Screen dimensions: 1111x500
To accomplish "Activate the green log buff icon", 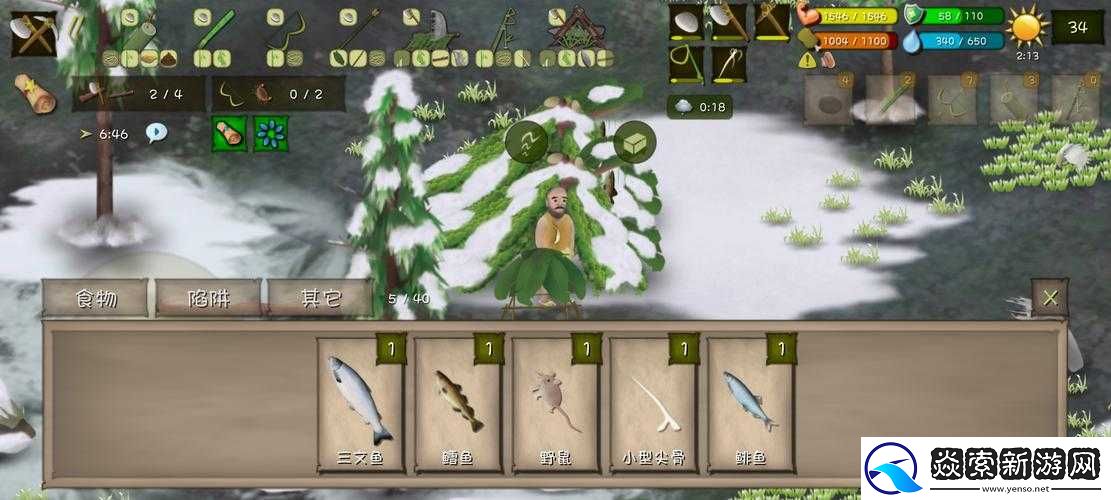I will (x=229, y=133).
